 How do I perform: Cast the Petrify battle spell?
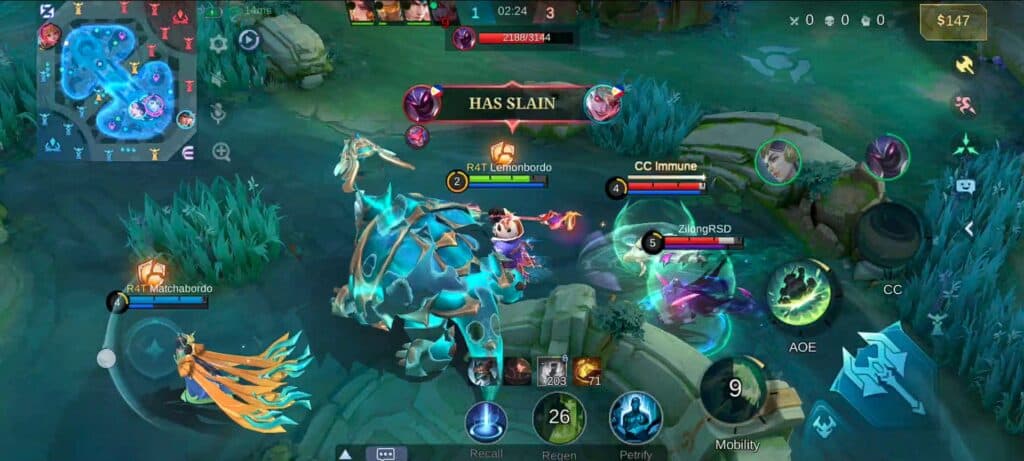[636, 418]
